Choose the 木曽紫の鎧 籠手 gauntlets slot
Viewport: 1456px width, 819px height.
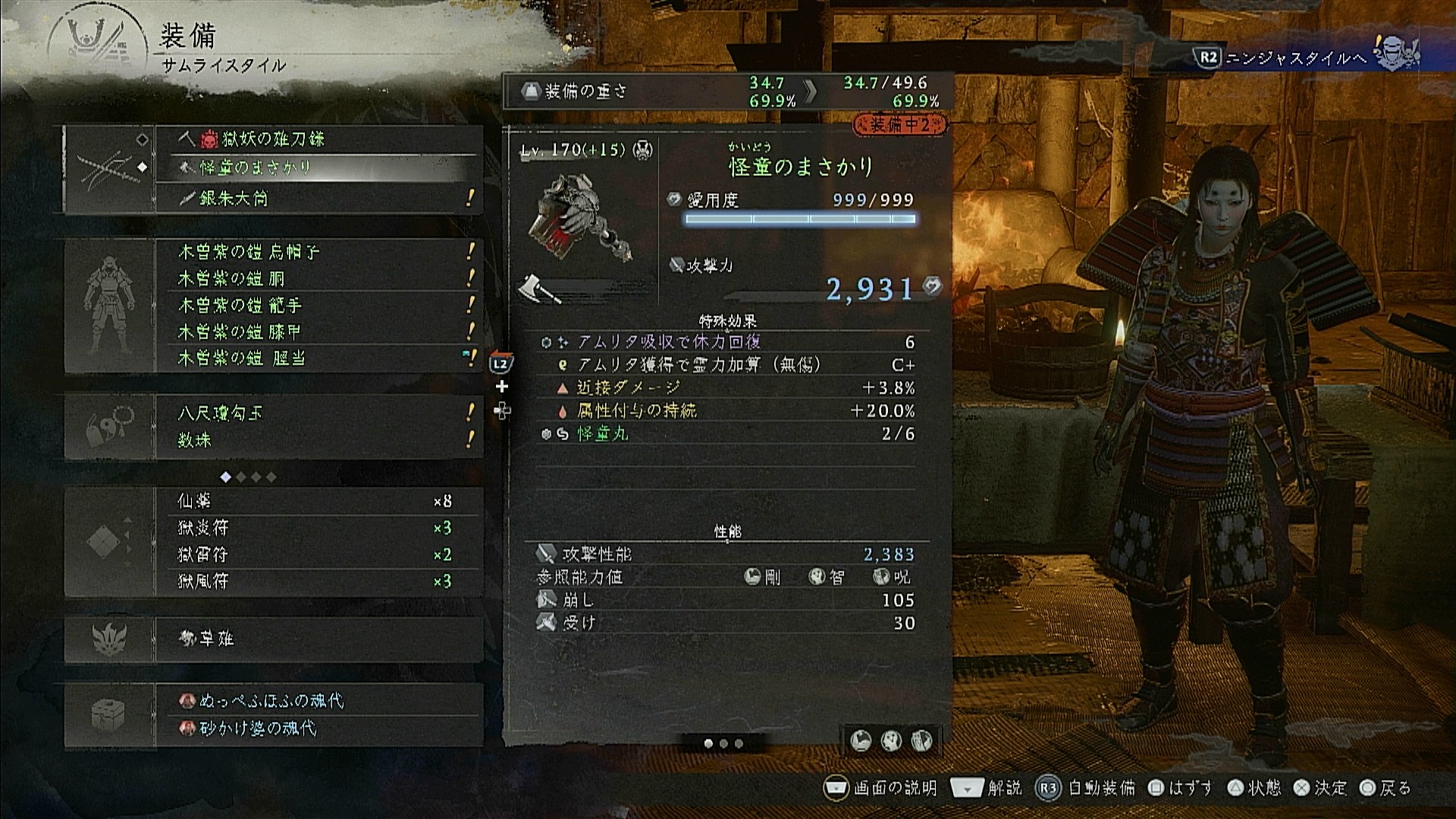[318, 305]
